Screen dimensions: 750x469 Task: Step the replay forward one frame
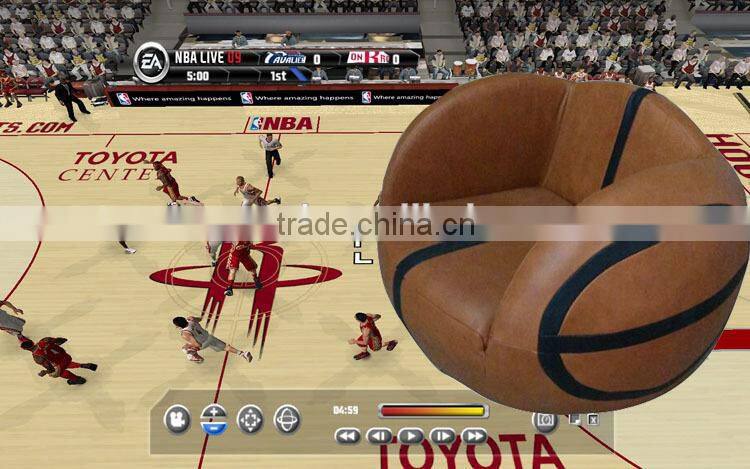tap(442, 436)
